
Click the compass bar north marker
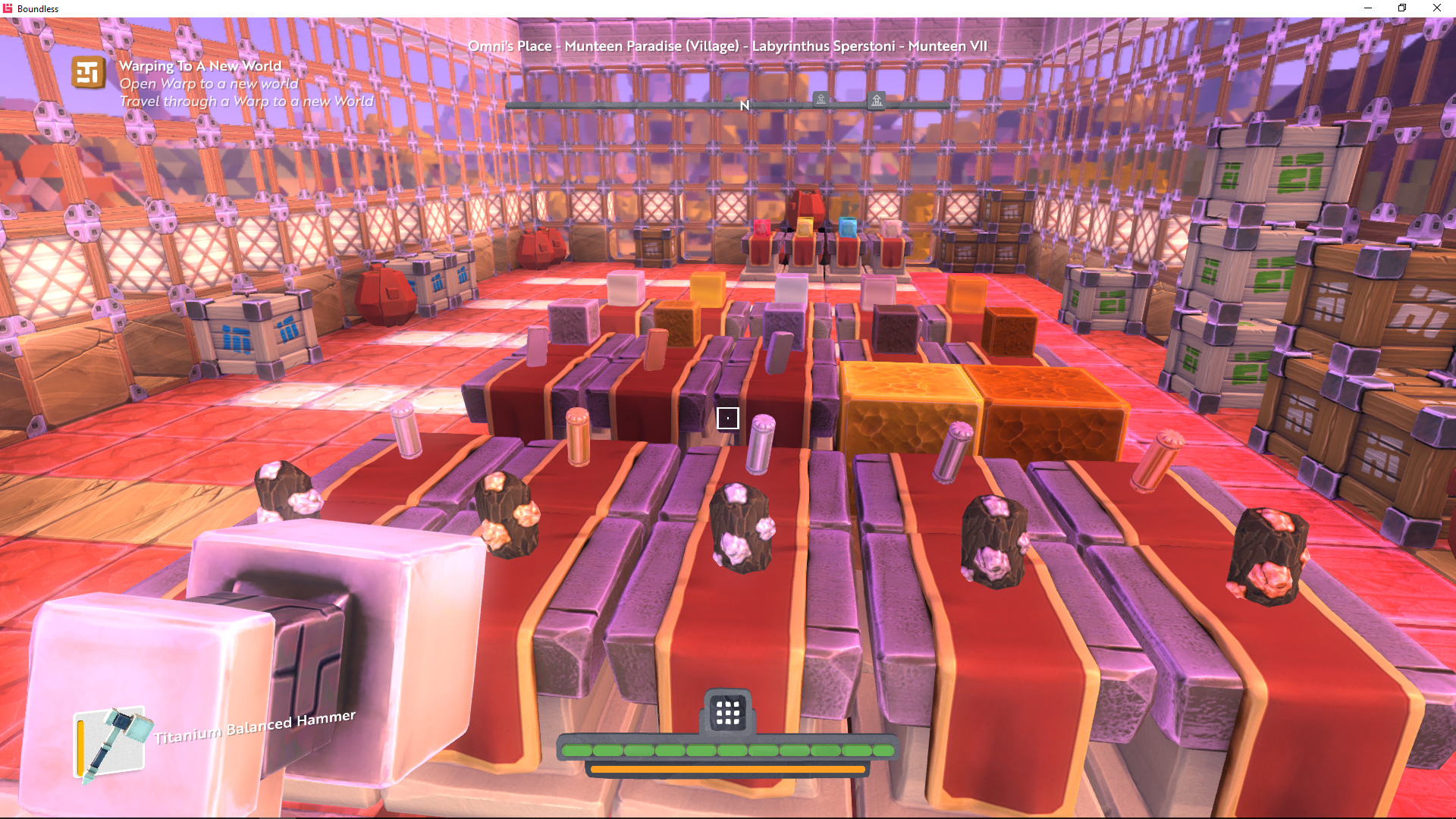tap(744, 105)
